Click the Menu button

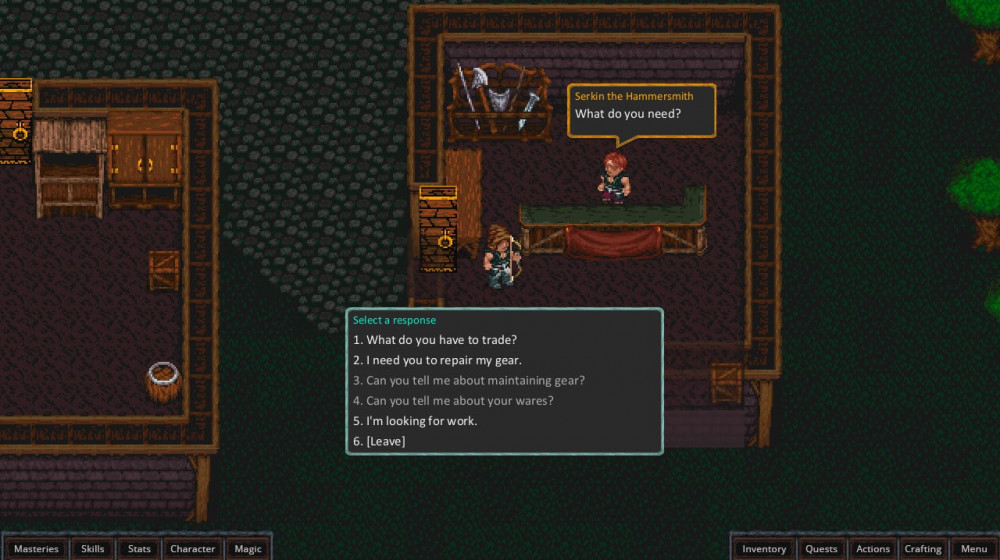click(x=974, y=549)
